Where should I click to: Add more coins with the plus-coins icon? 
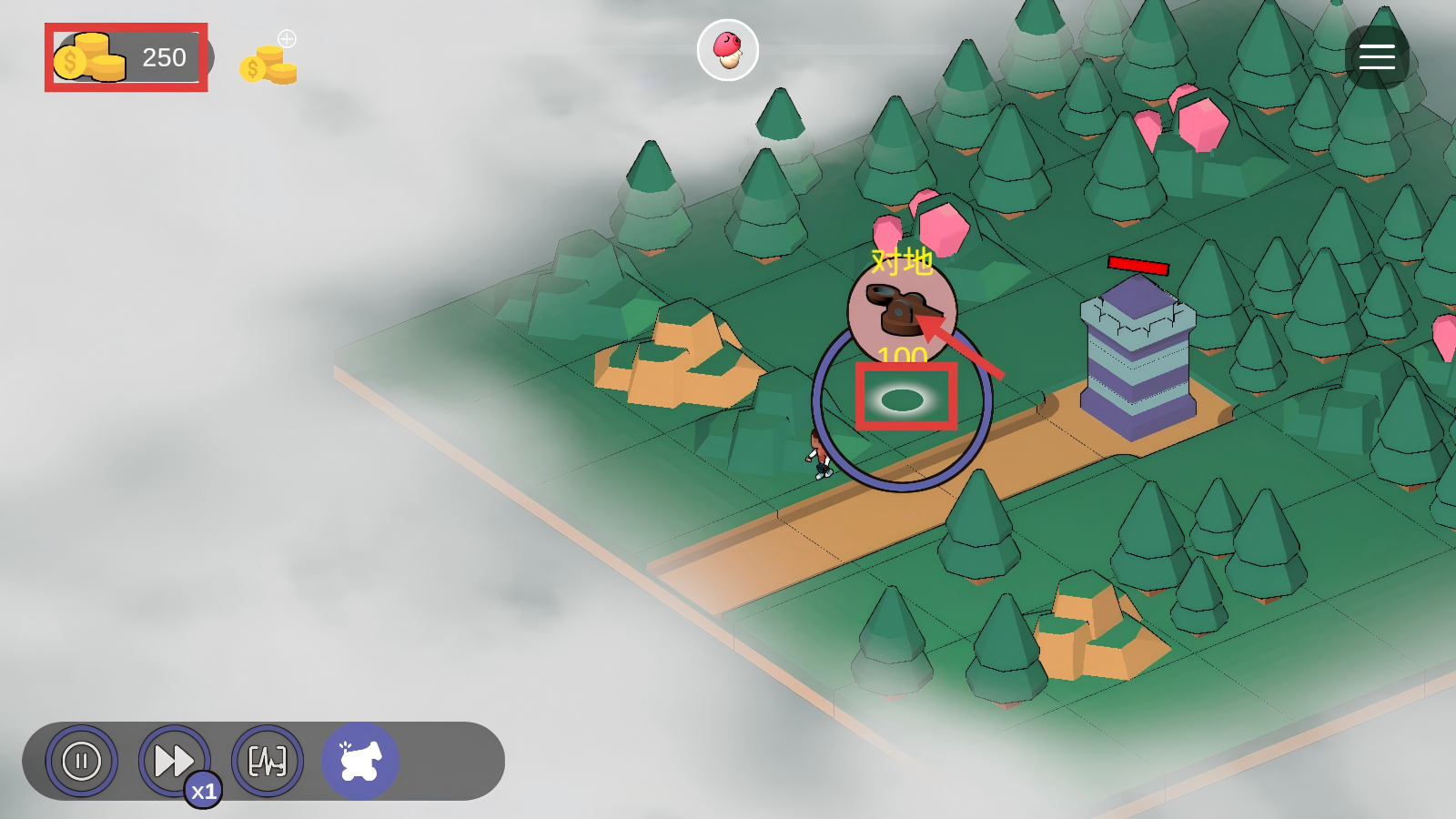269,60
